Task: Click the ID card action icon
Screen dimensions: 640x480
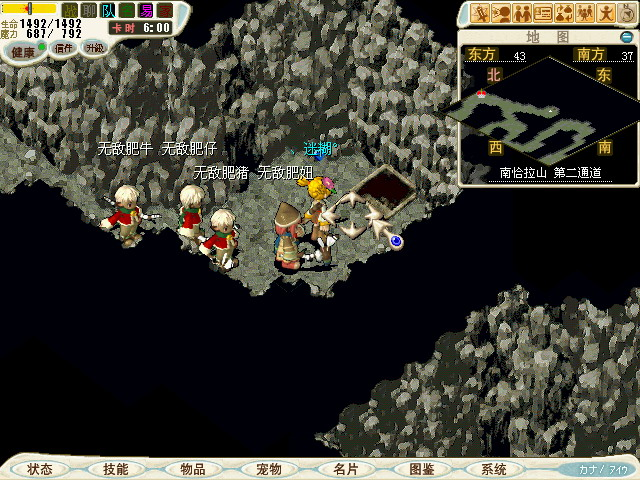Action: point(544,14)
